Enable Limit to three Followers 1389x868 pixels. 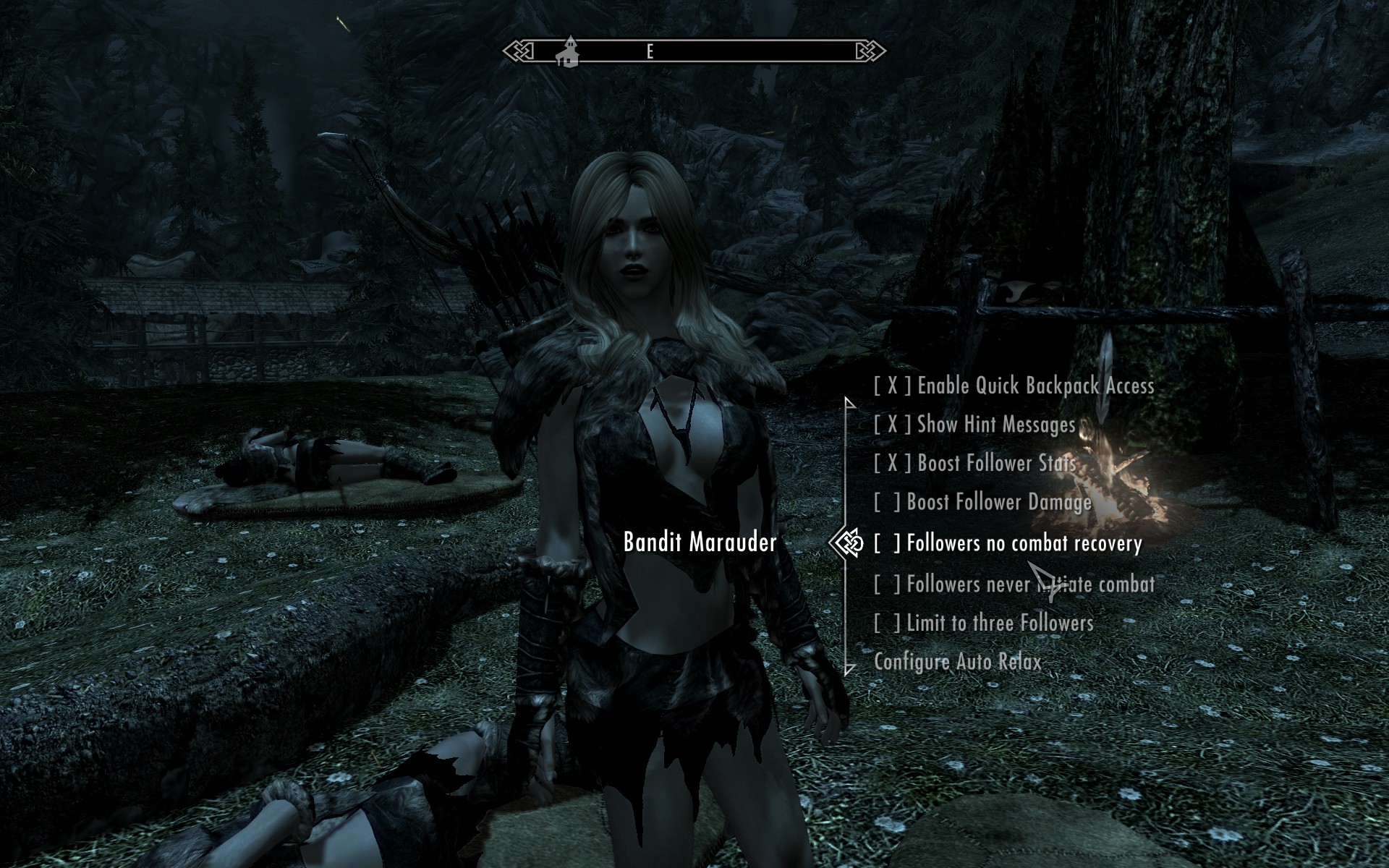[x=983, y=623]
